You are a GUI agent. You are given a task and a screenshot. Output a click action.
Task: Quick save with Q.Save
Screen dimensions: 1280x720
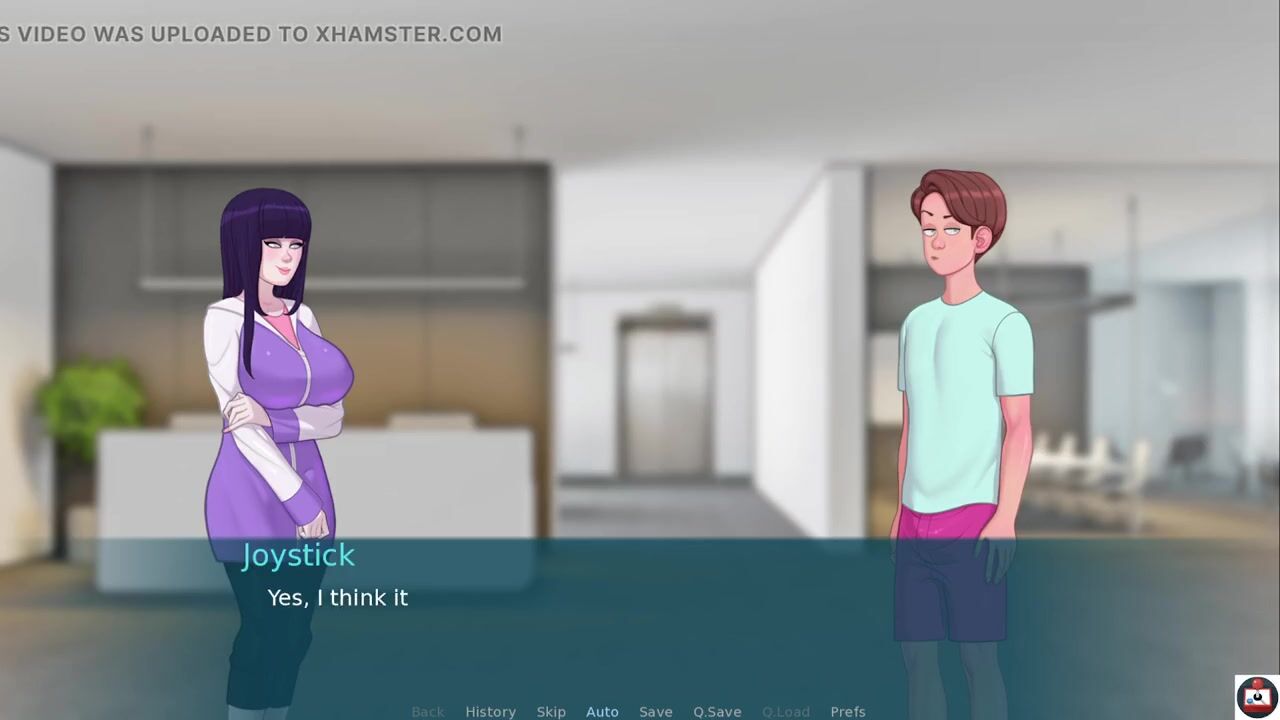(x=717, y=711)
